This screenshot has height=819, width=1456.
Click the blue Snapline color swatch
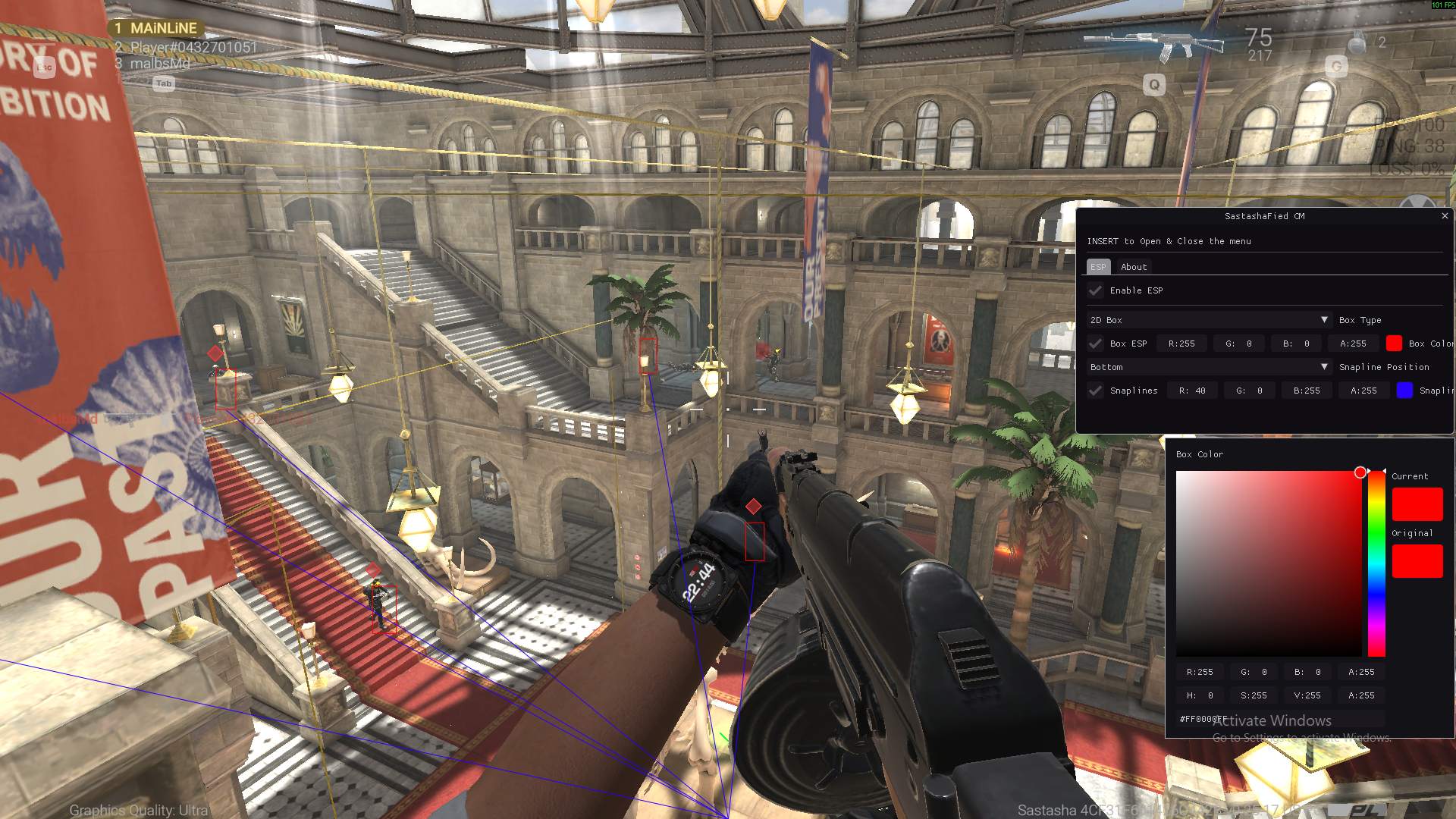[1404, 391]
